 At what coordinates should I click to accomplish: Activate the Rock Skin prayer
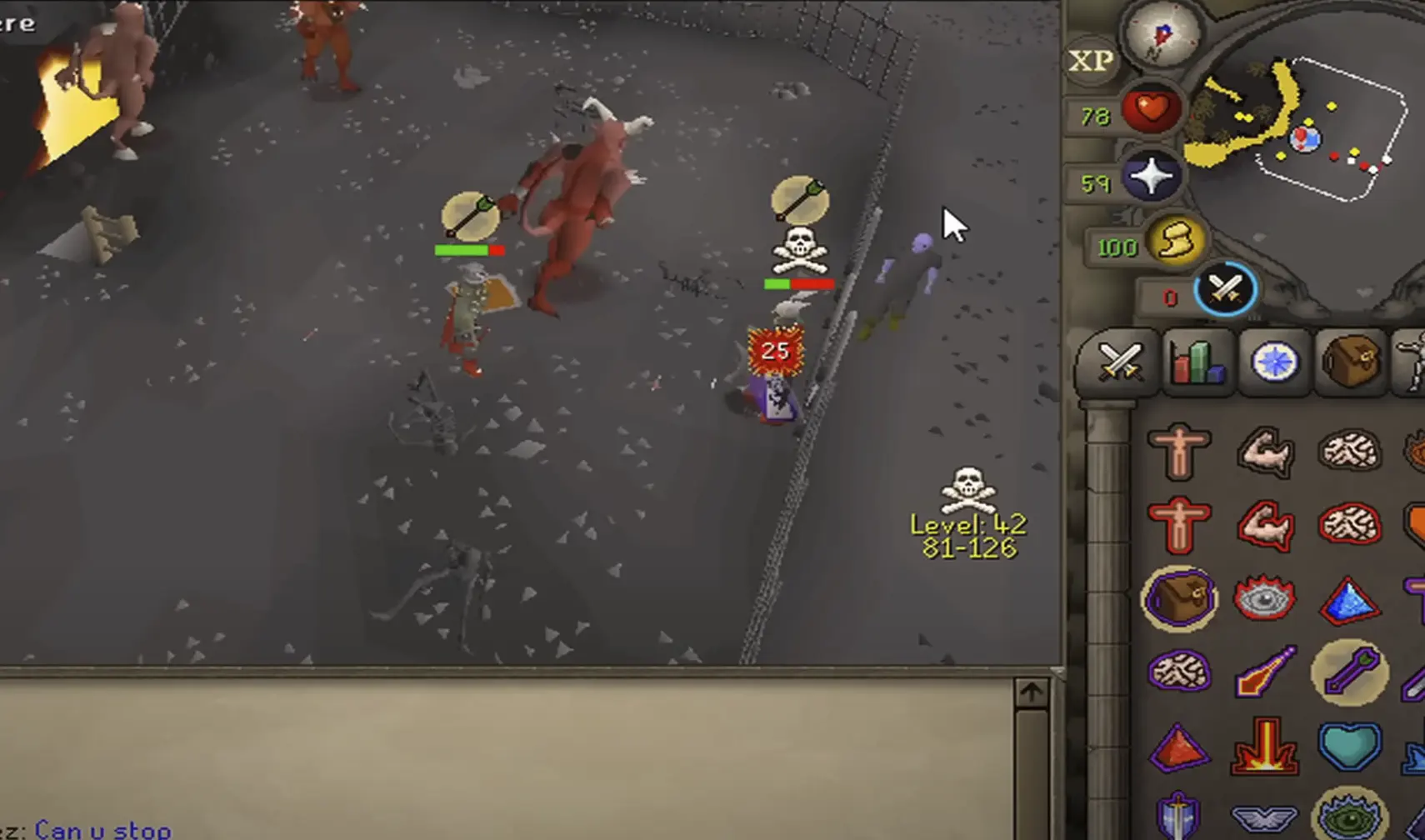pyautogui.click(x=1177, y=523)
